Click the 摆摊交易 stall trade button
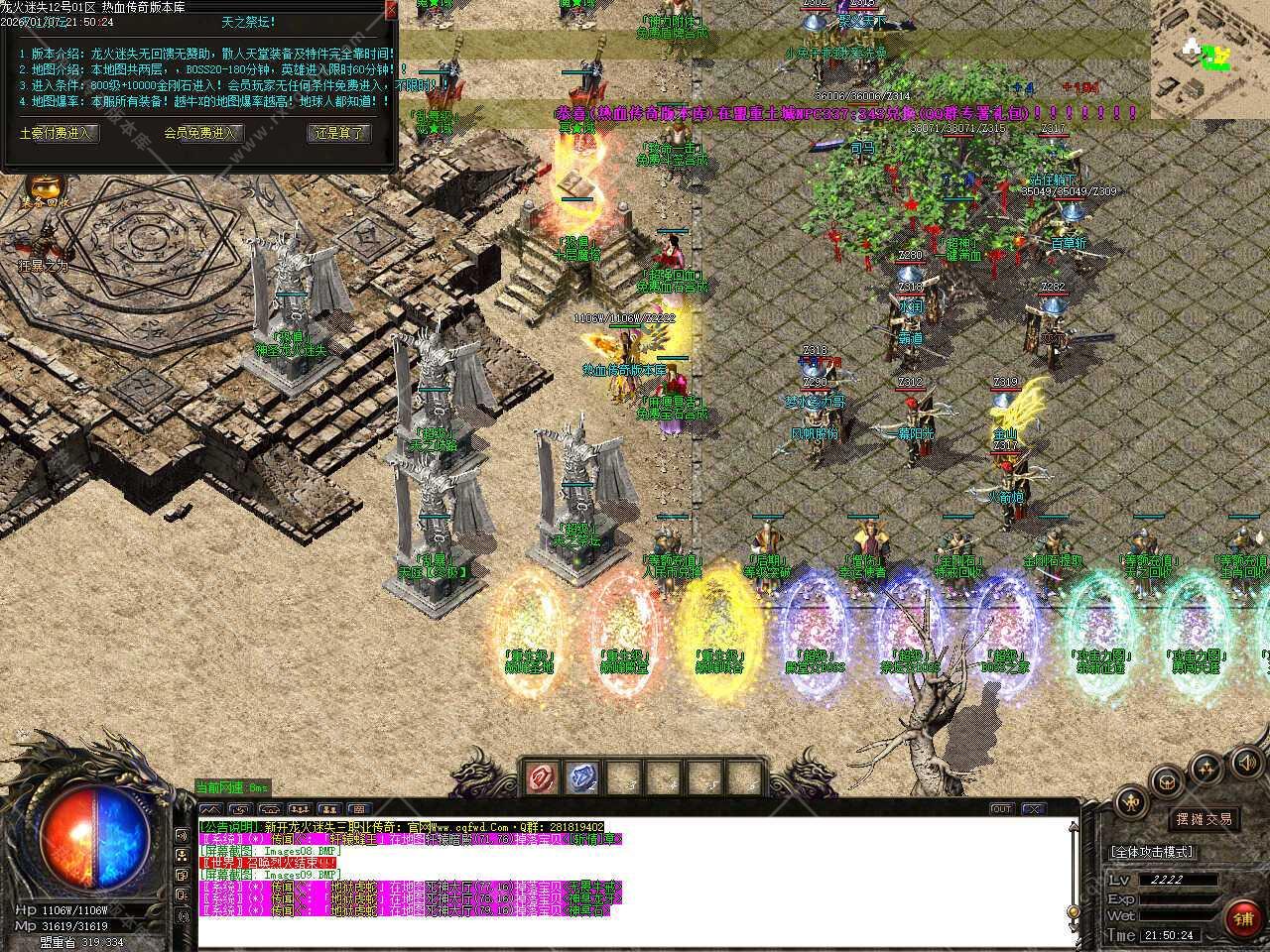 (x=1204, y=819)
